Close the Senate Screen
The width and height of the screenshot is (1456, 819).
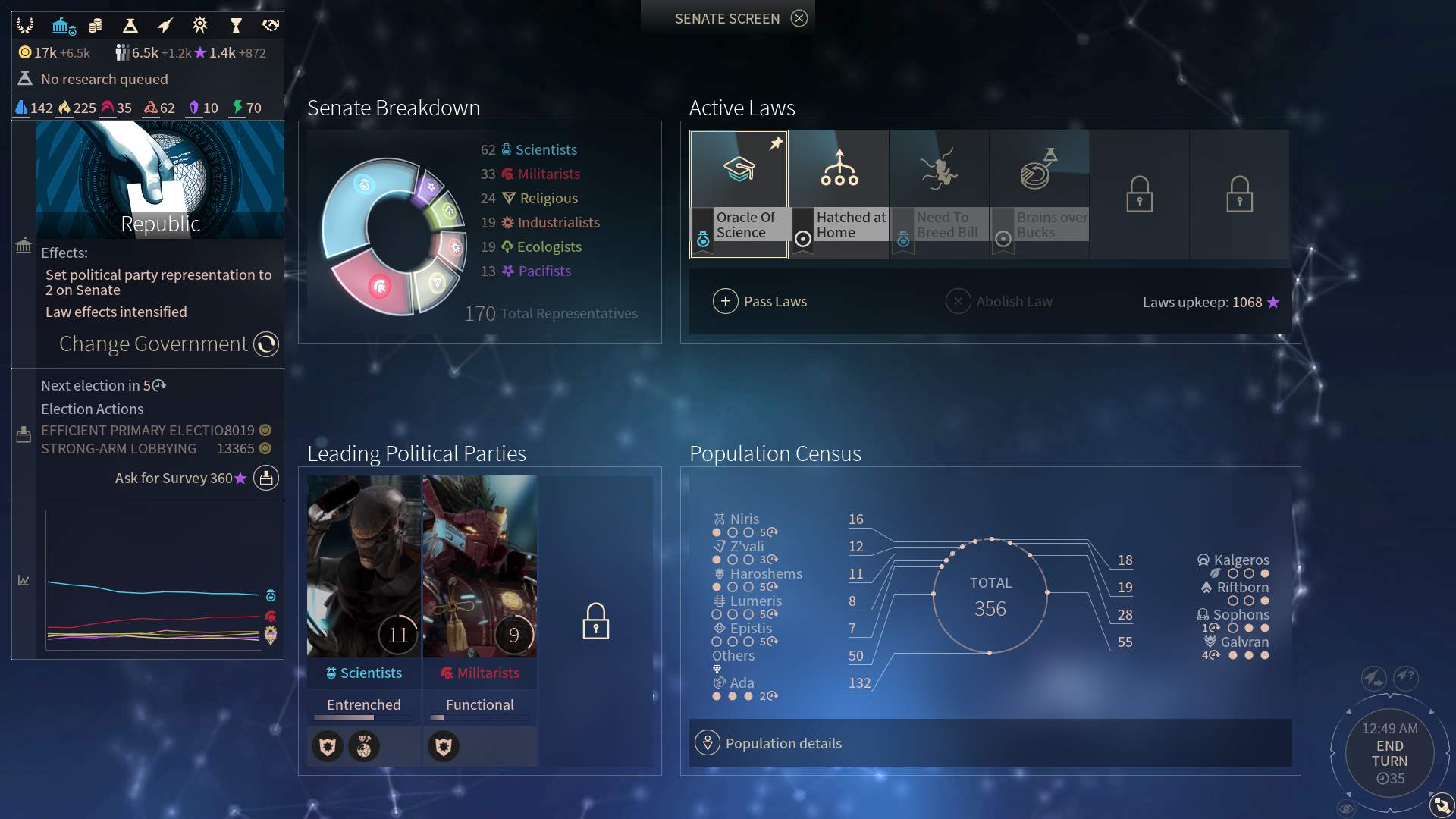799,18
